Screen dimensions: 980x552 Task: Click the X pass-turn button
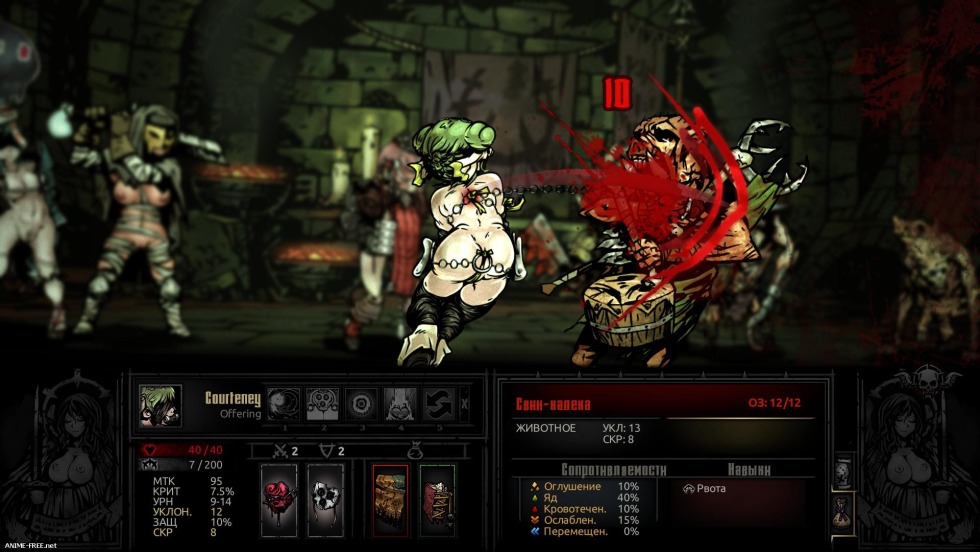click(x=463, y=404)
